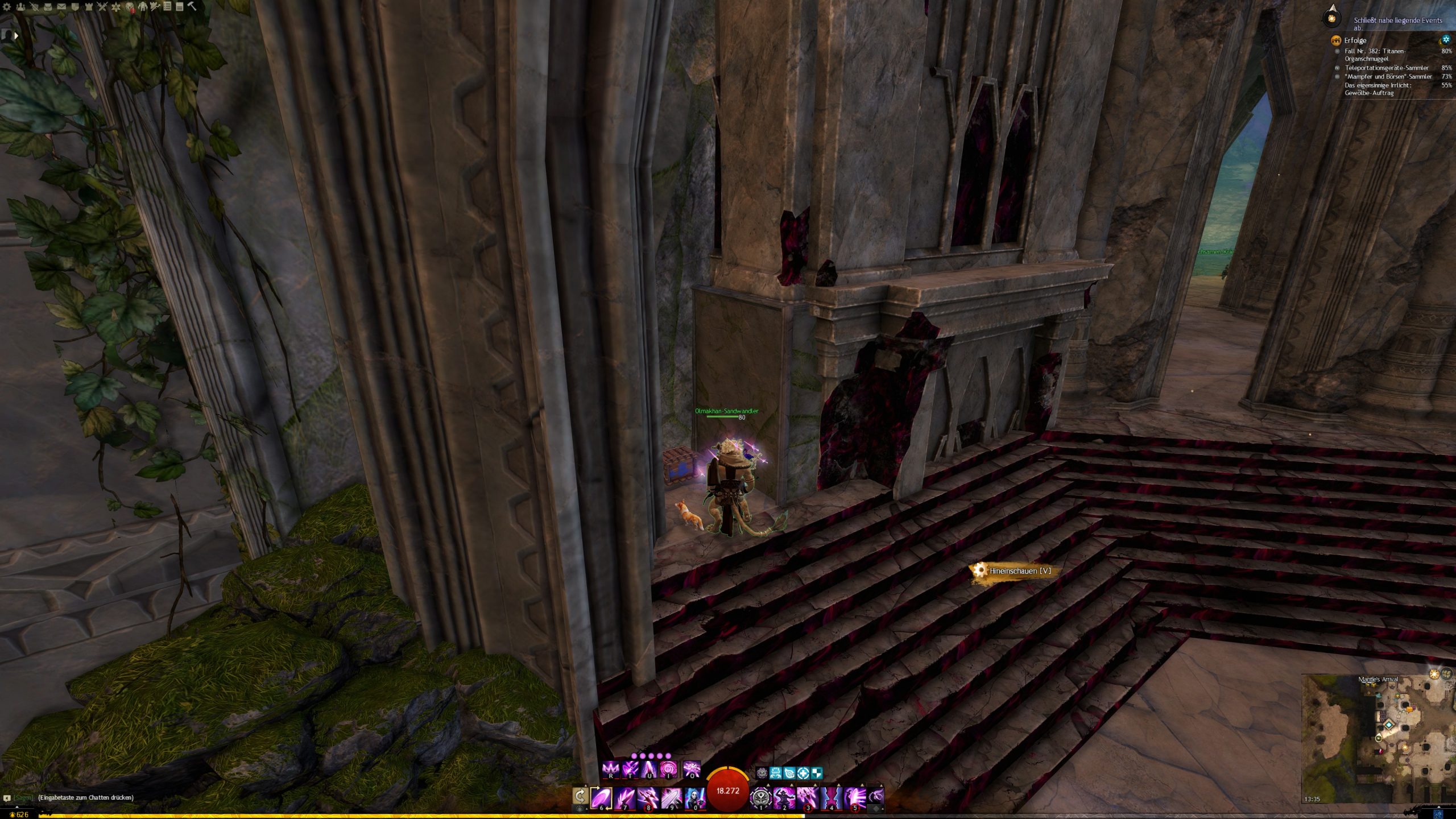The width and height of the screenshot is (1456, 819).
Task: Open the game menu gear icon
Action: [7, 7]
